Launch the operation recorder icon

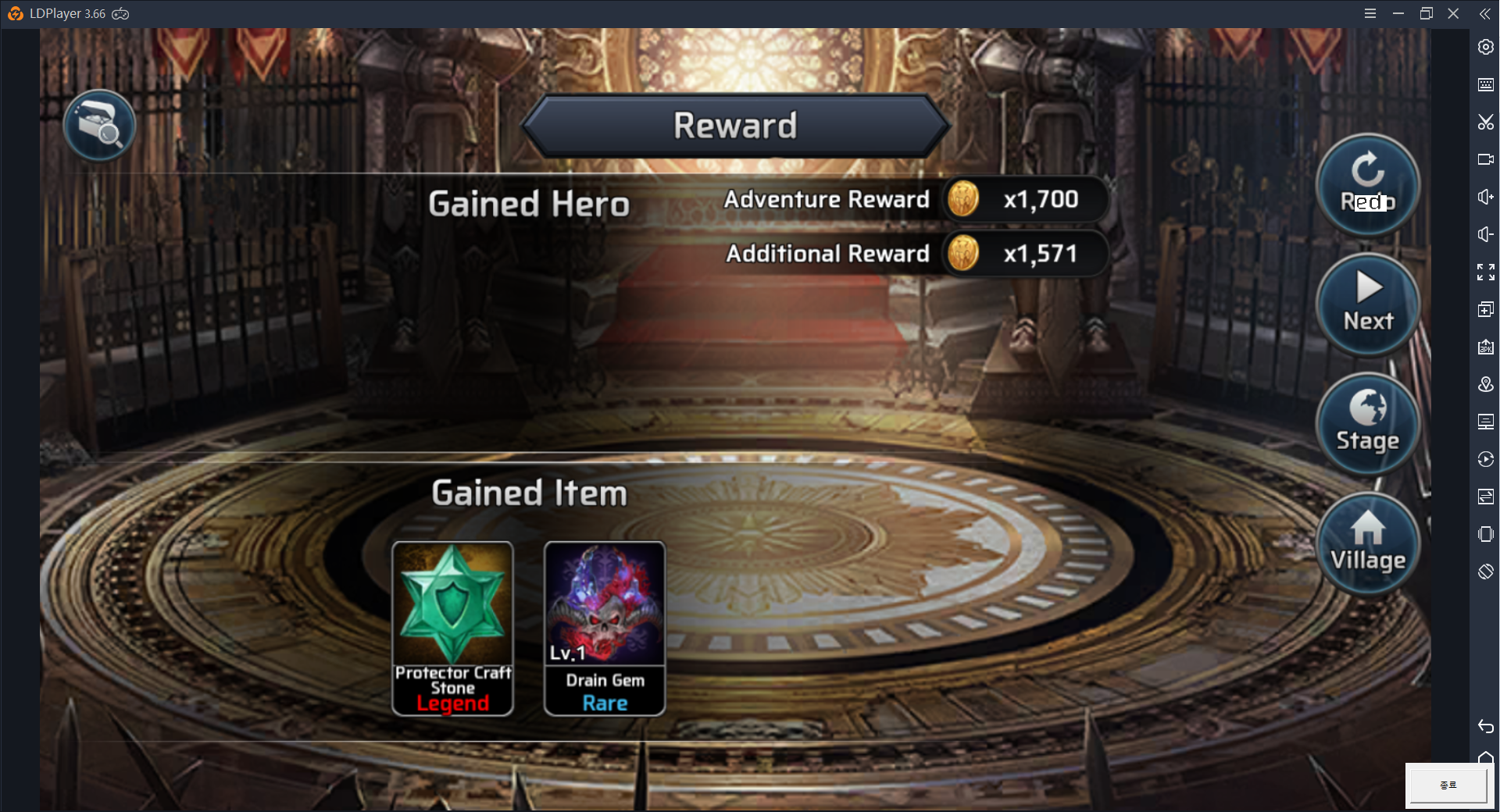click(1487, 459)
